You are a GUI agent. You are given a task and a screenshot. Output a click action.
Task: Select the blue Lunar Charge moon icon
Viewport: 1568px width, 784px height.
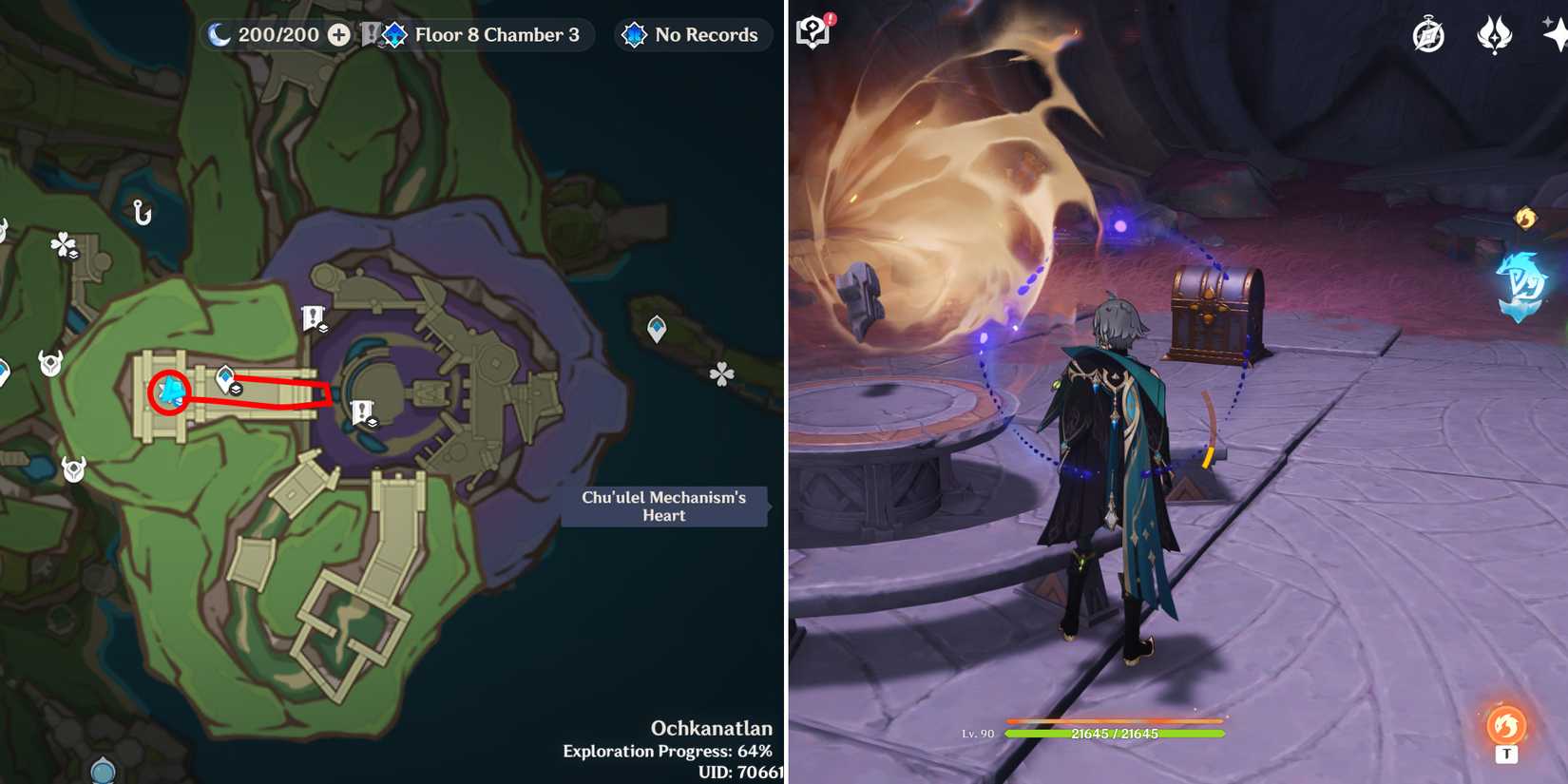(218, 35)
